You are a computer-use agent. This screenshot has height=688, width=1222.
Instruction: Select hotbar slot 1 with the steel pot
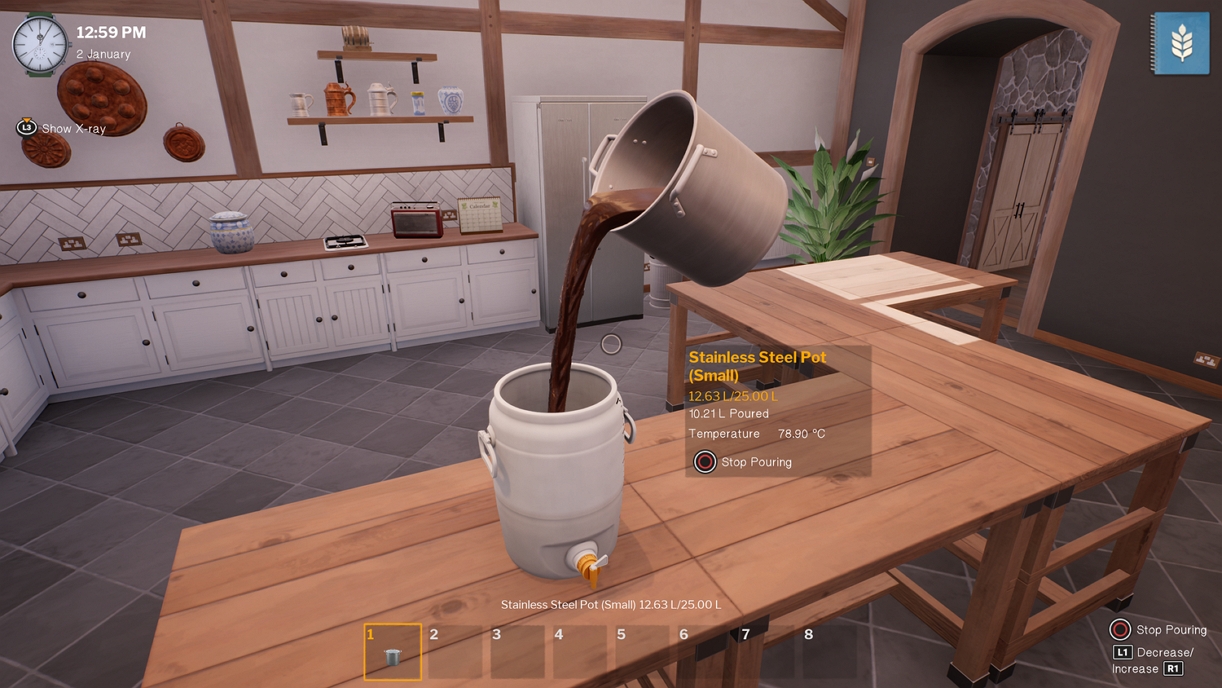[x=392, y=651]
